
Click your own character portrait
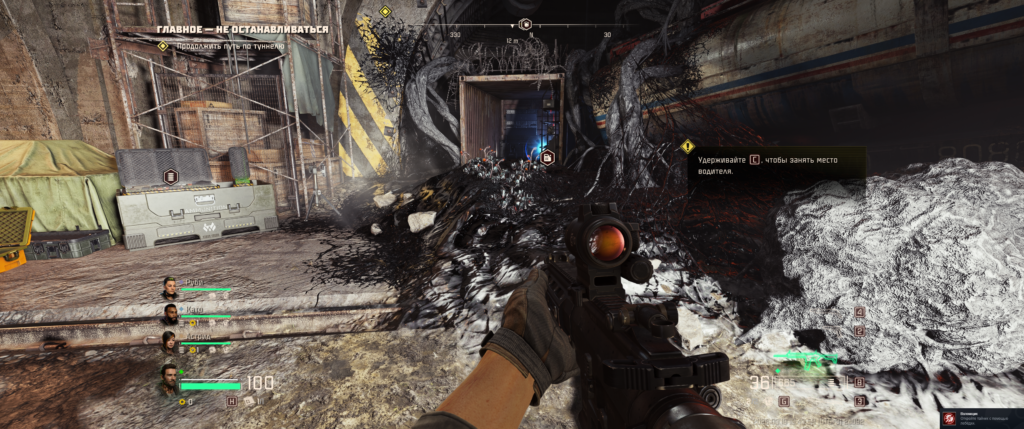169,380
